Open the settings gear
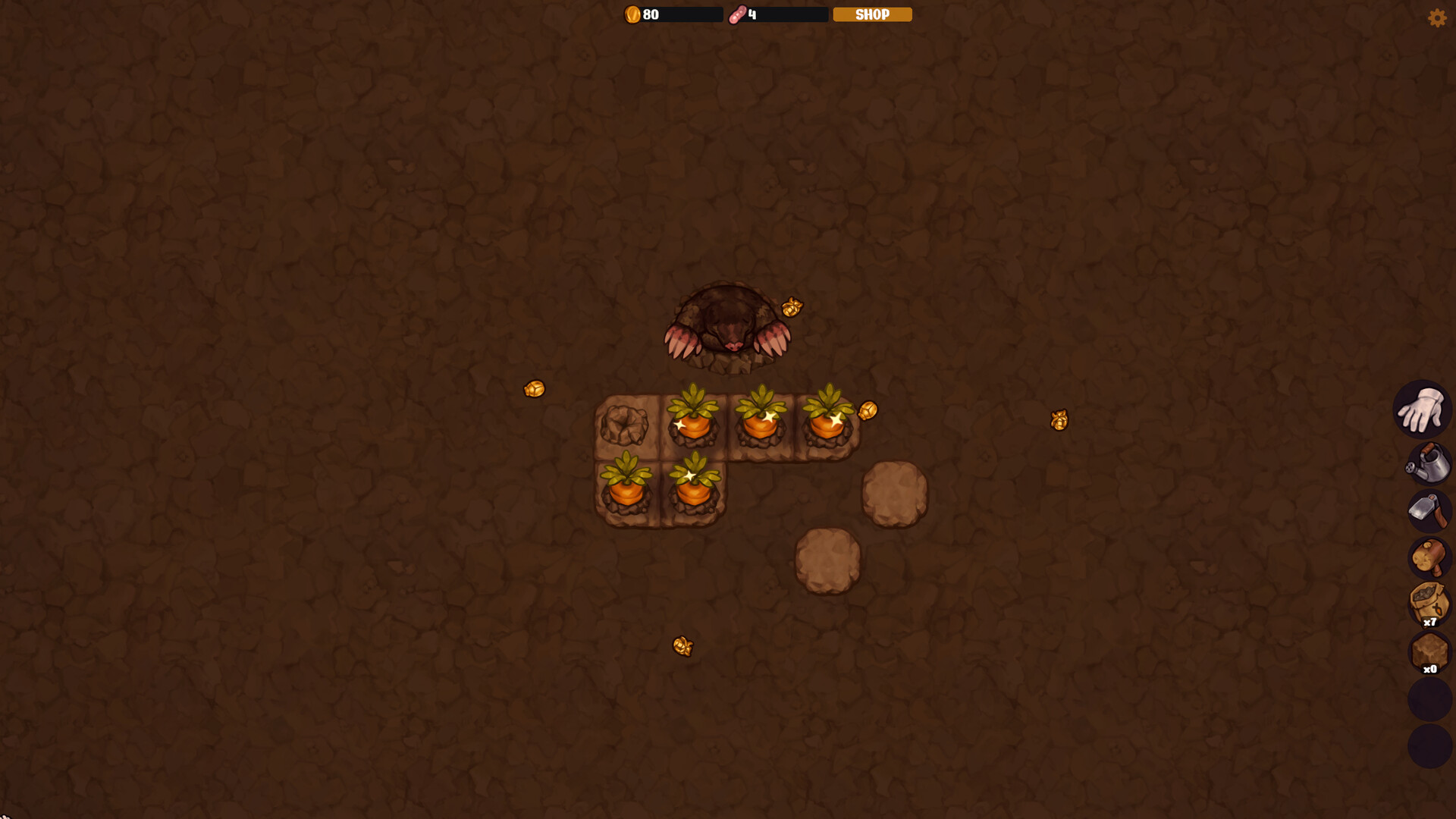 click(x=1438, y=17)
